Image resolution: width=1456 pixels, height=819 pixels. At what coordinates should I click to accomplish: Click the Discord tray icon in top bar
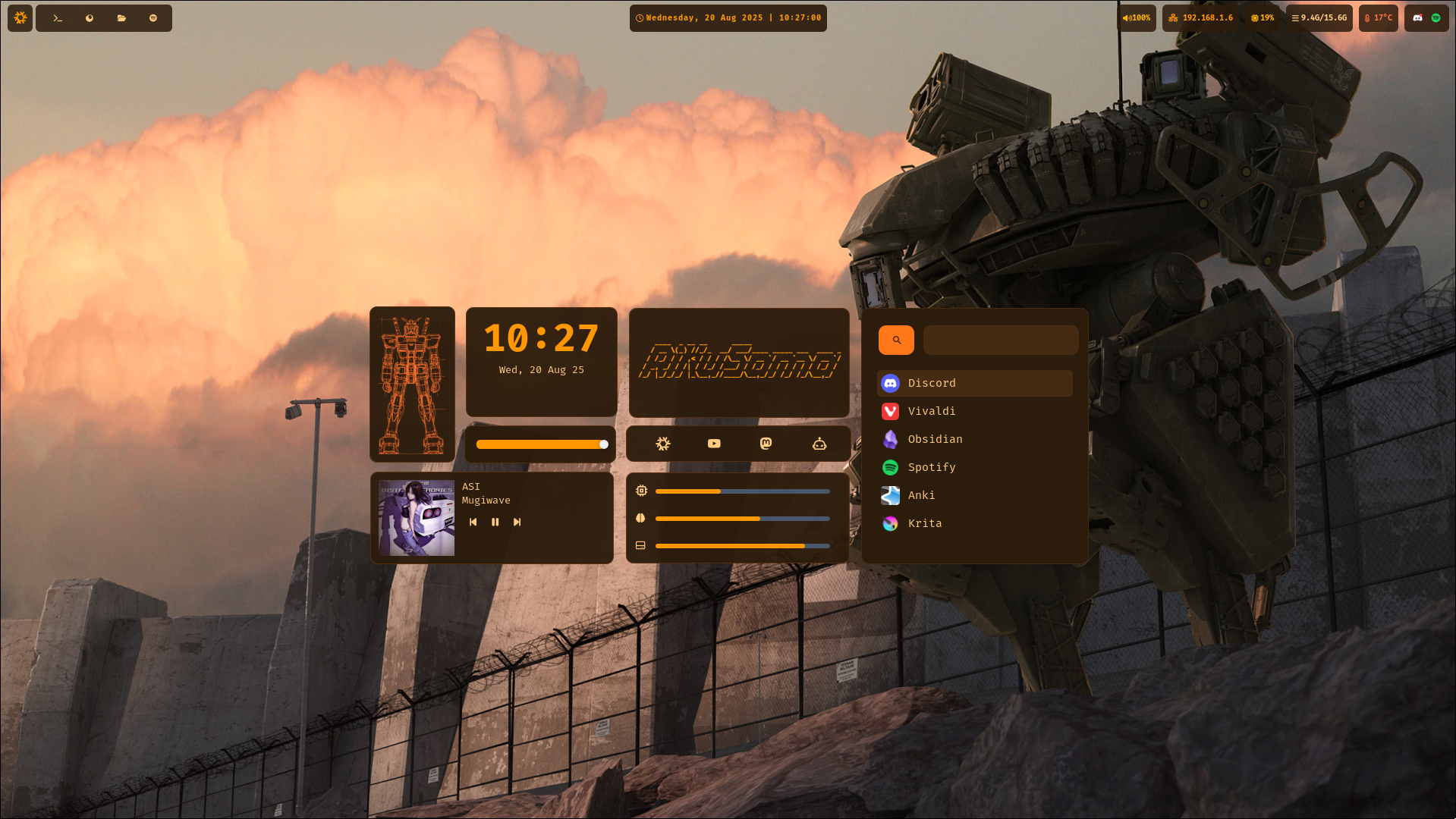point(1417,17)
